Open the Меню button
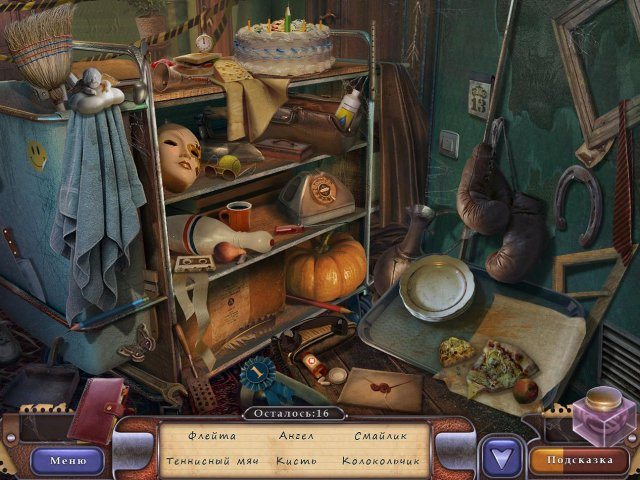This screenshot has width=640, height=480. click(x=68, y=460)
